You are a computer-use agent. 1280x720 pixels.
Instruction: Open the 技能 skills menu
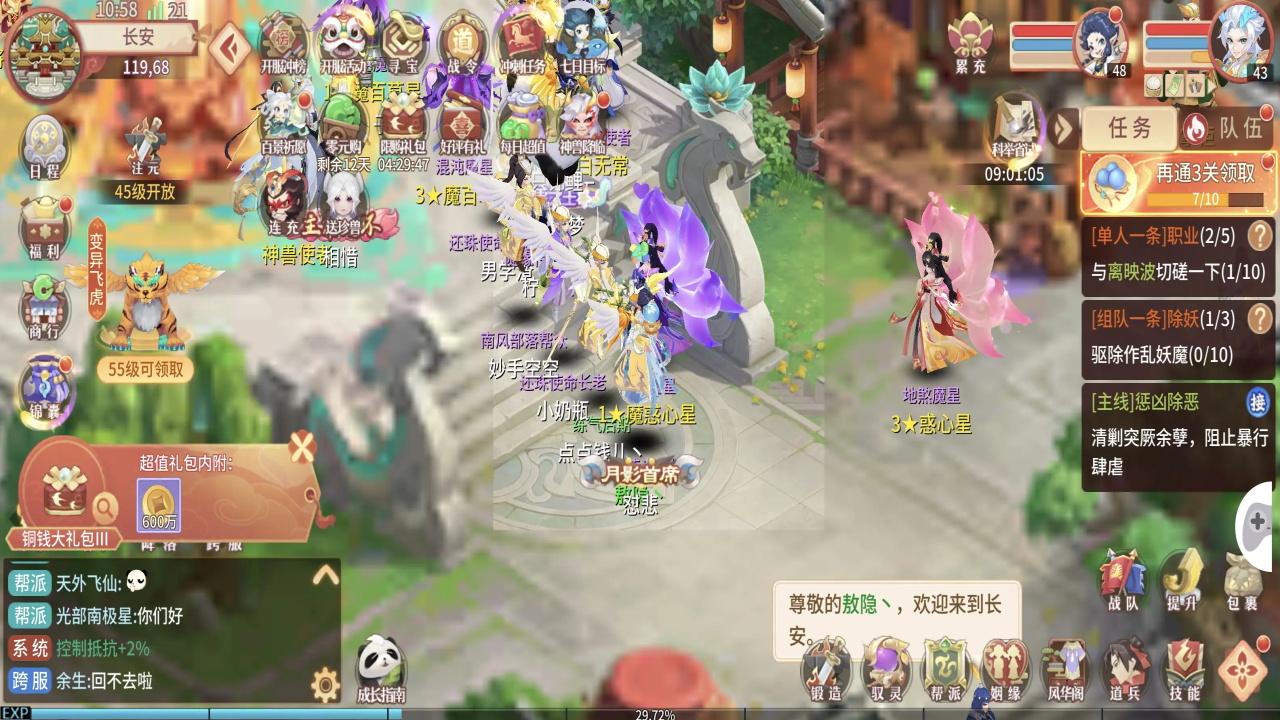[x=1185, y=668]
